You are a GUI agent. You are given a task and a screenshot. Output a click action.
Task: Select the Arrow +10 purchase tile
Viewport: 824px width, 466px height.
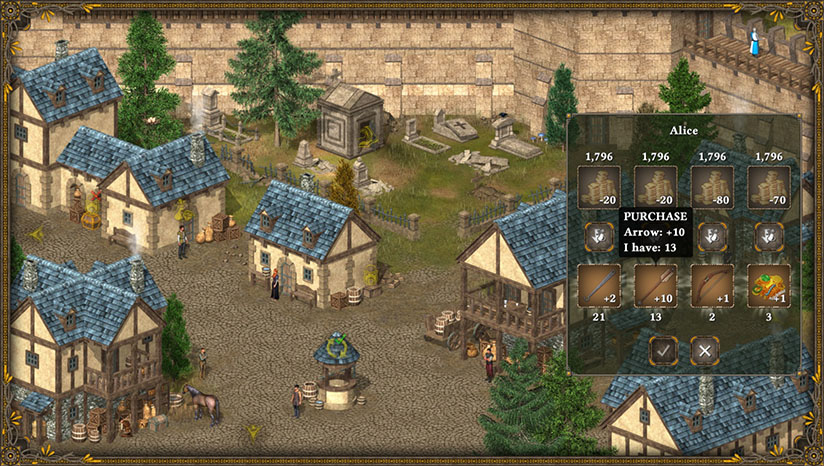click(656, 286)
